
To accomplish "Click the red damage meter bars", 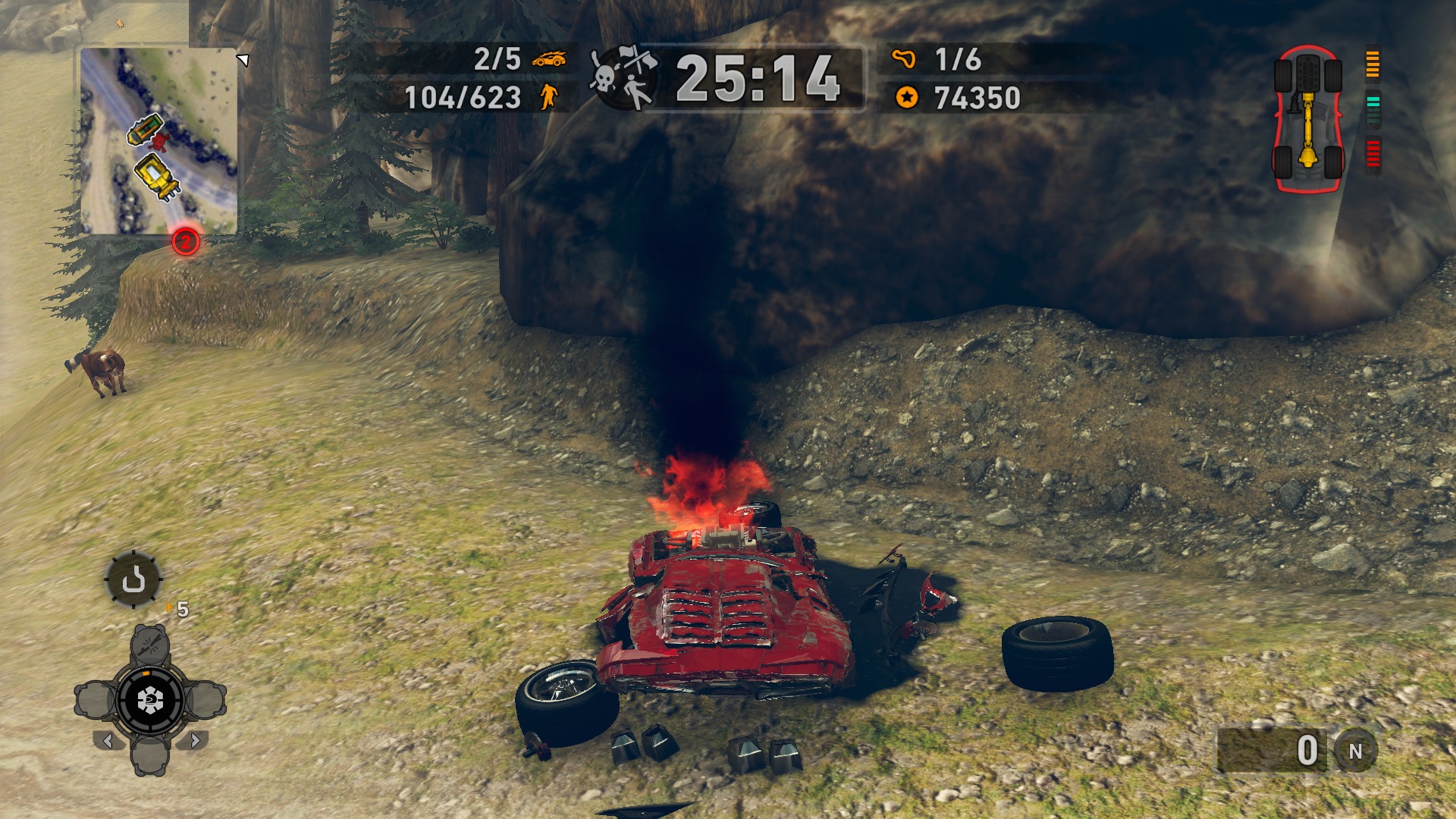I will 1373,152.
